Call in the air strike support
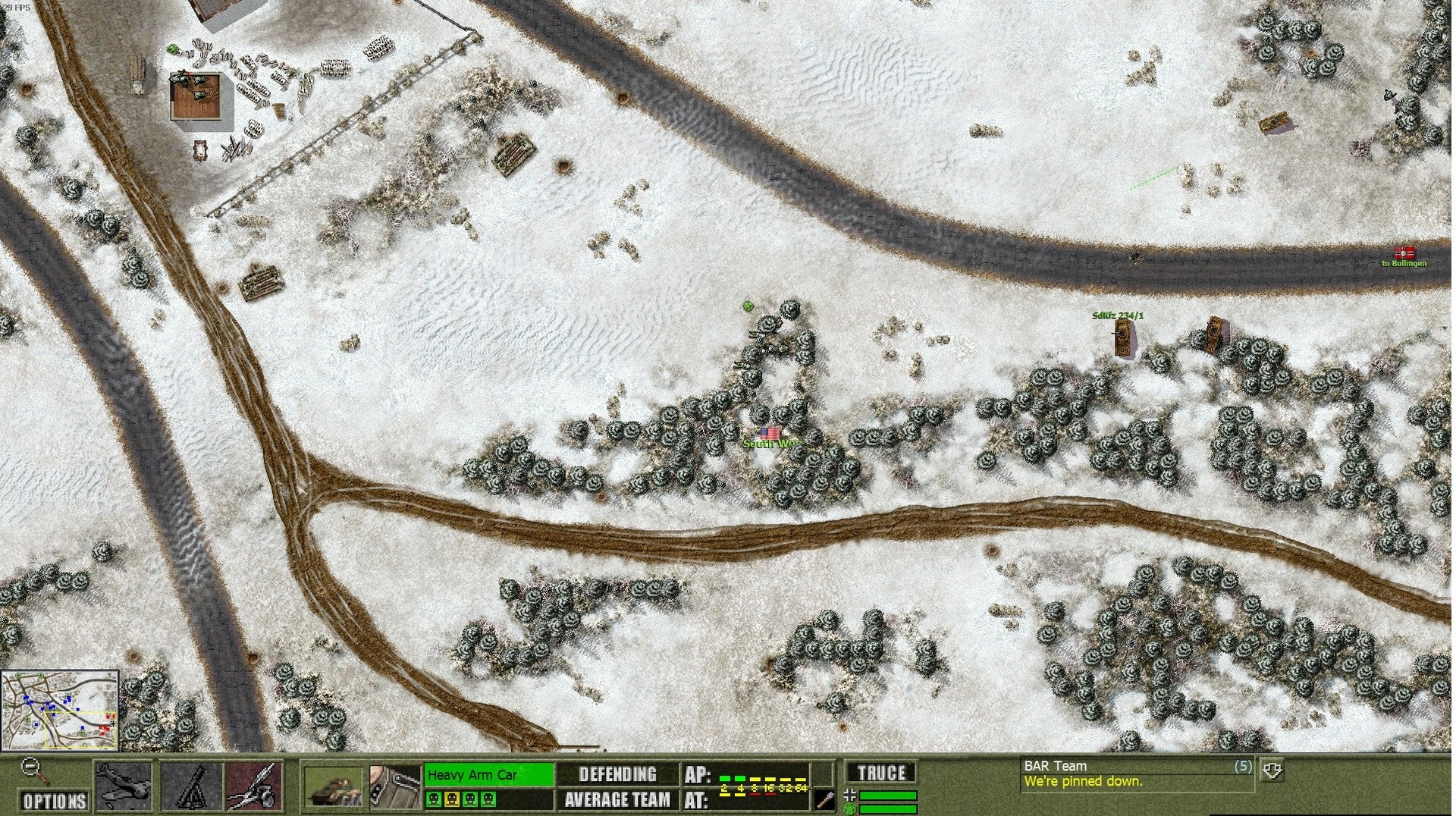 click(x=124, y=786)
